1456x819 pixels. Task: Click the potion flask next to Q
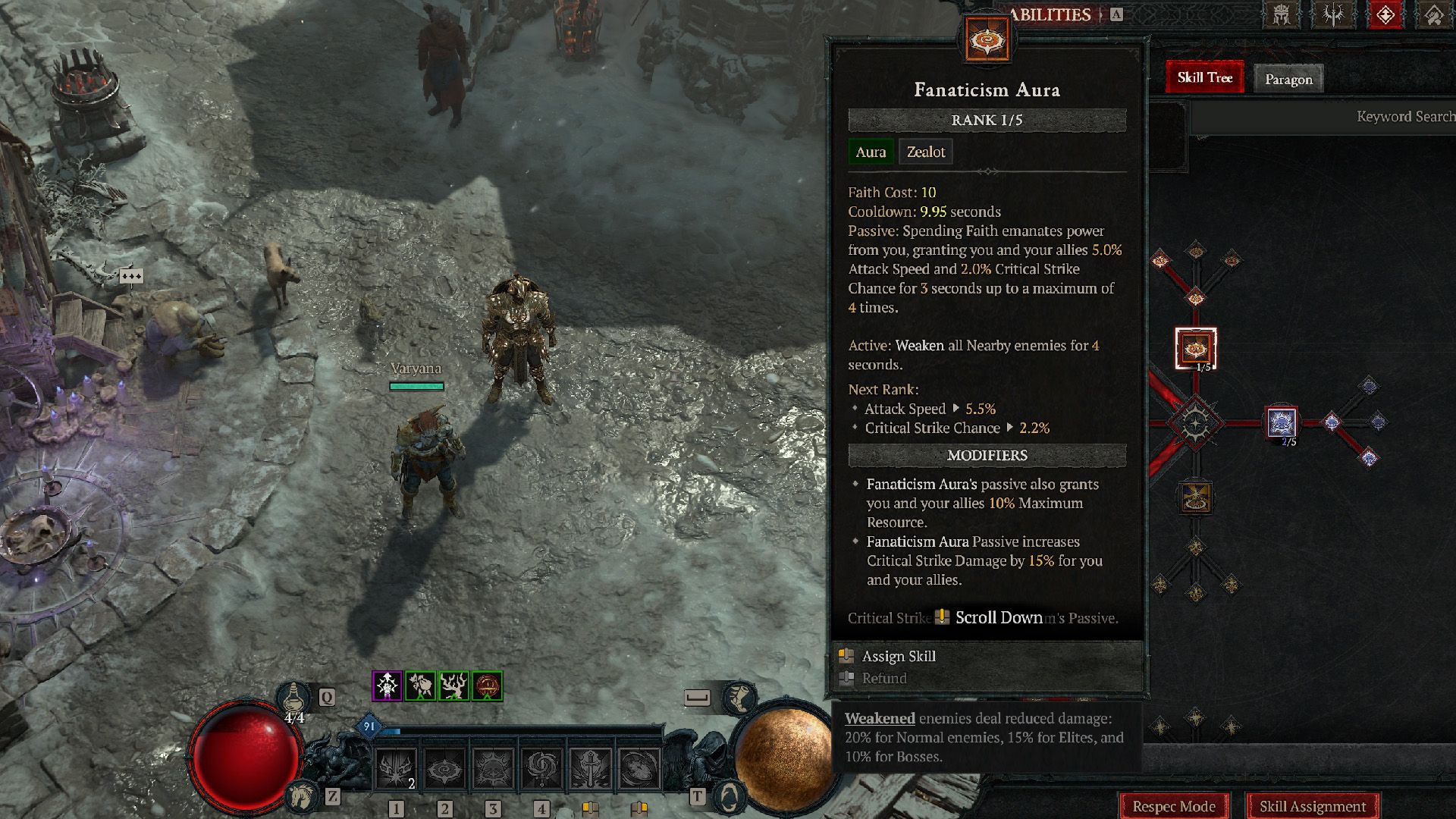[293, 698]
